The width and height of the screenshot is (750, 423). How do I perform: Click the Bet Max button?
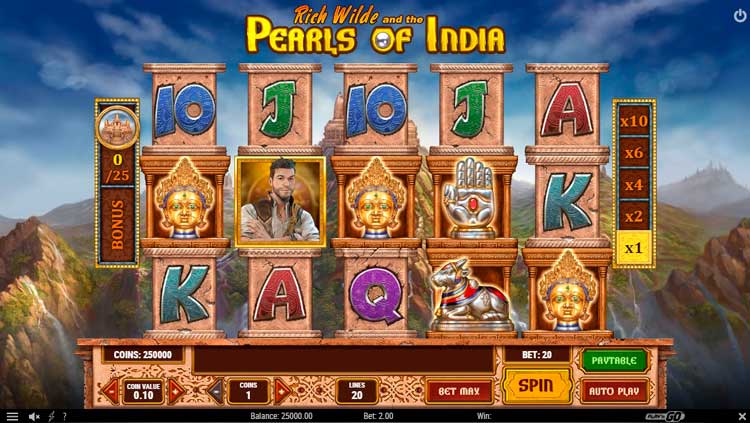459,390
